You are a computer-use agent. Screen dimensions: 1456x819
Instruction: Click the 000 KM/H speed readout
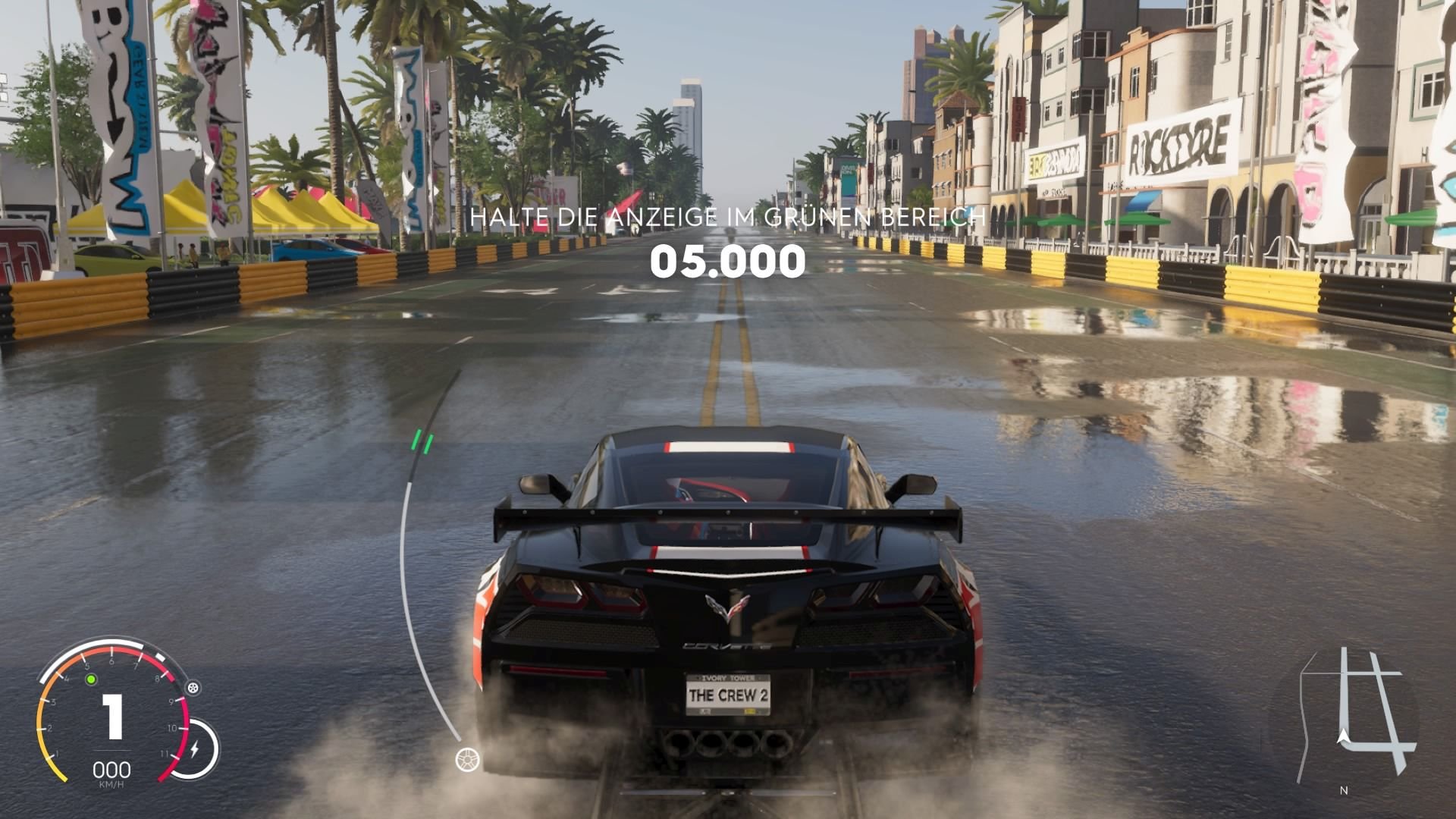click(112, 770)
